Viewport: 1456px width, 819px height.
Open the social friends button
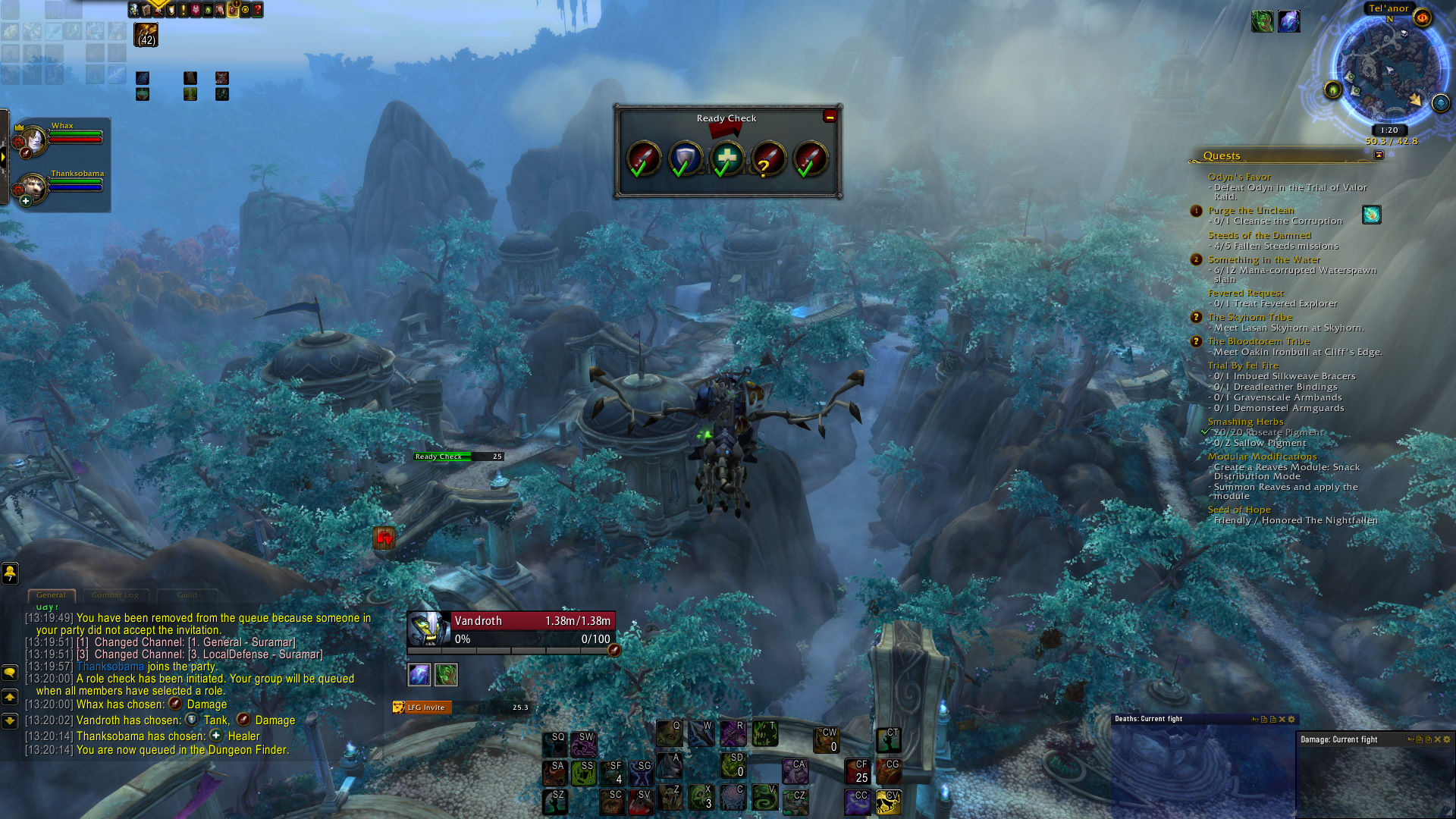(x=10, y=573)
